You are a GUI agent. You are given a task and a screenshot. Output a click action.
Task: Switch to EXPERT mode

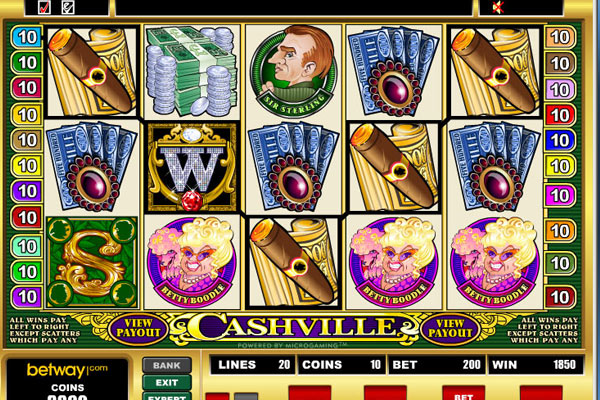(166, 396)
